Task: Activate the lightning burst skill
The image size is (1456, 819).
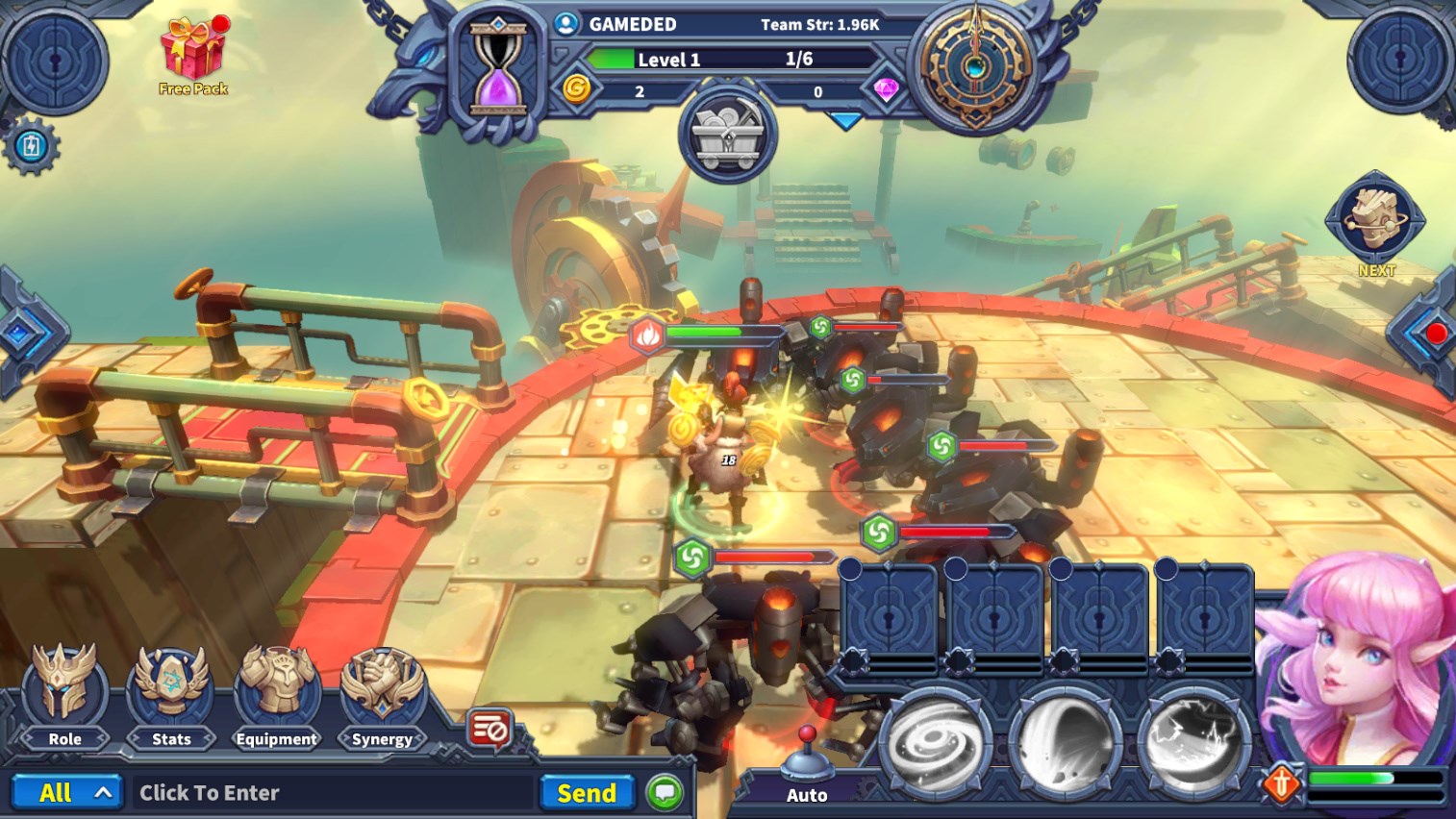Action: click(x=1193, y=745)
